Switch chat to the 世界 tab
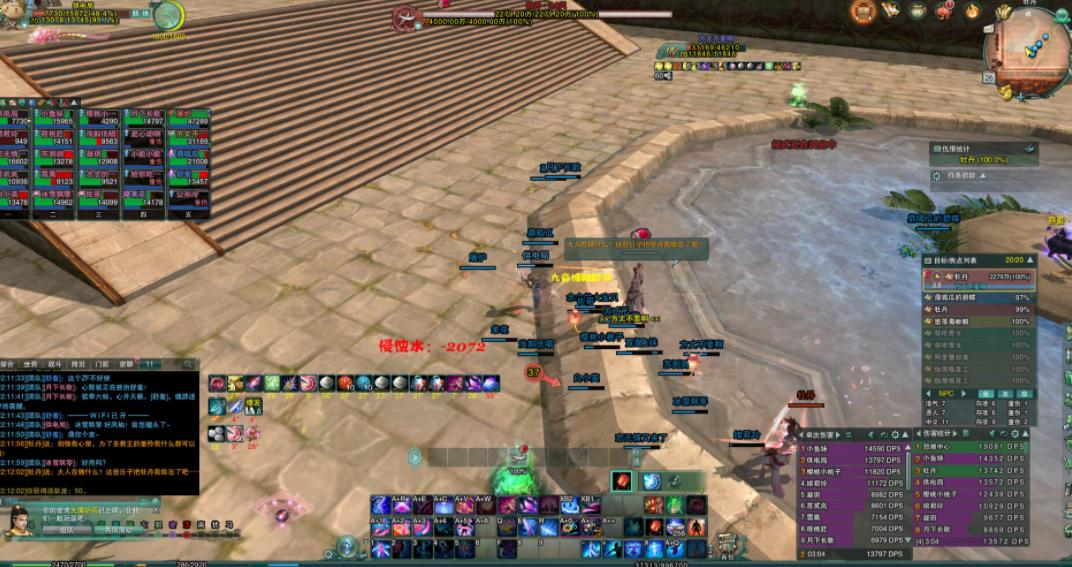This screenshot has width=1072, height=567. tap(31, 364)
